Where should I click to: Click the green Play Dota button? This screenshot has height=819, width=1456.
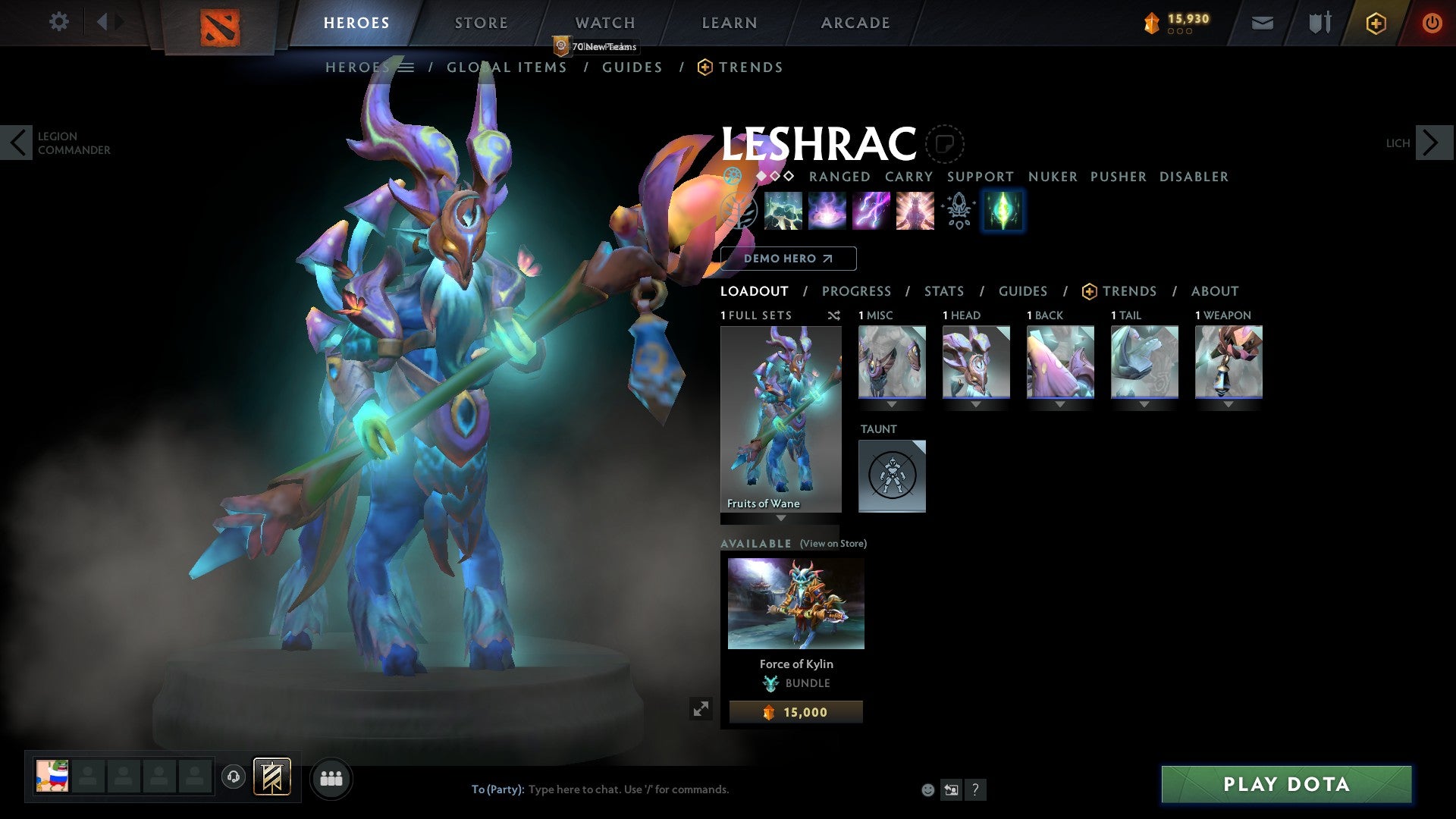[x=1286, y=784]
